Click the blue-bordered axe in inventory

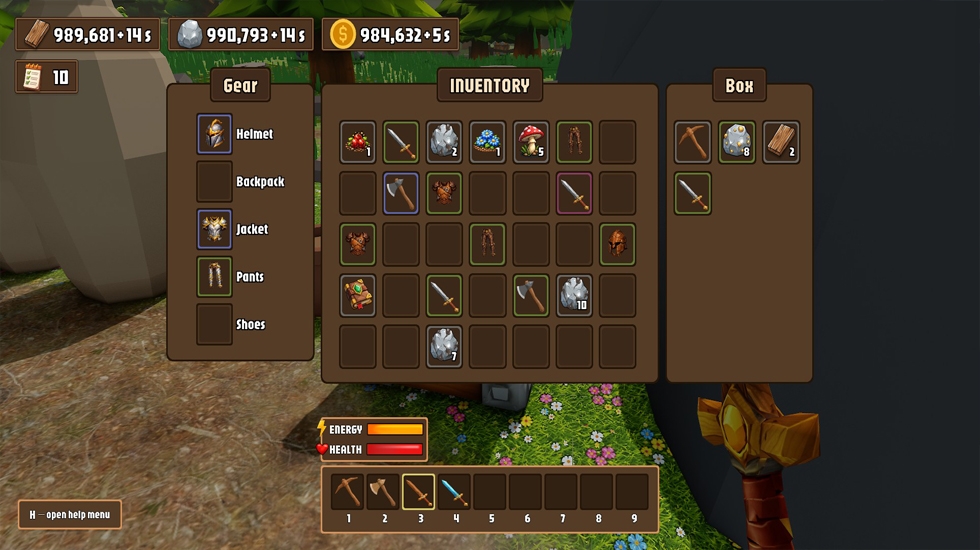401,193
